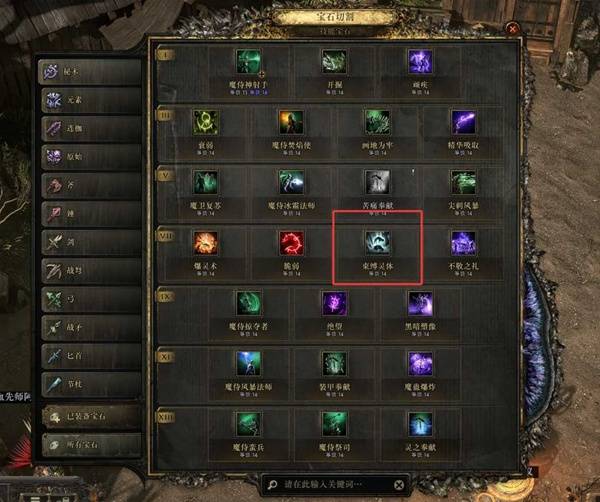
Task: Switch to the 战弩 weapon category
Action: point(87,270)
